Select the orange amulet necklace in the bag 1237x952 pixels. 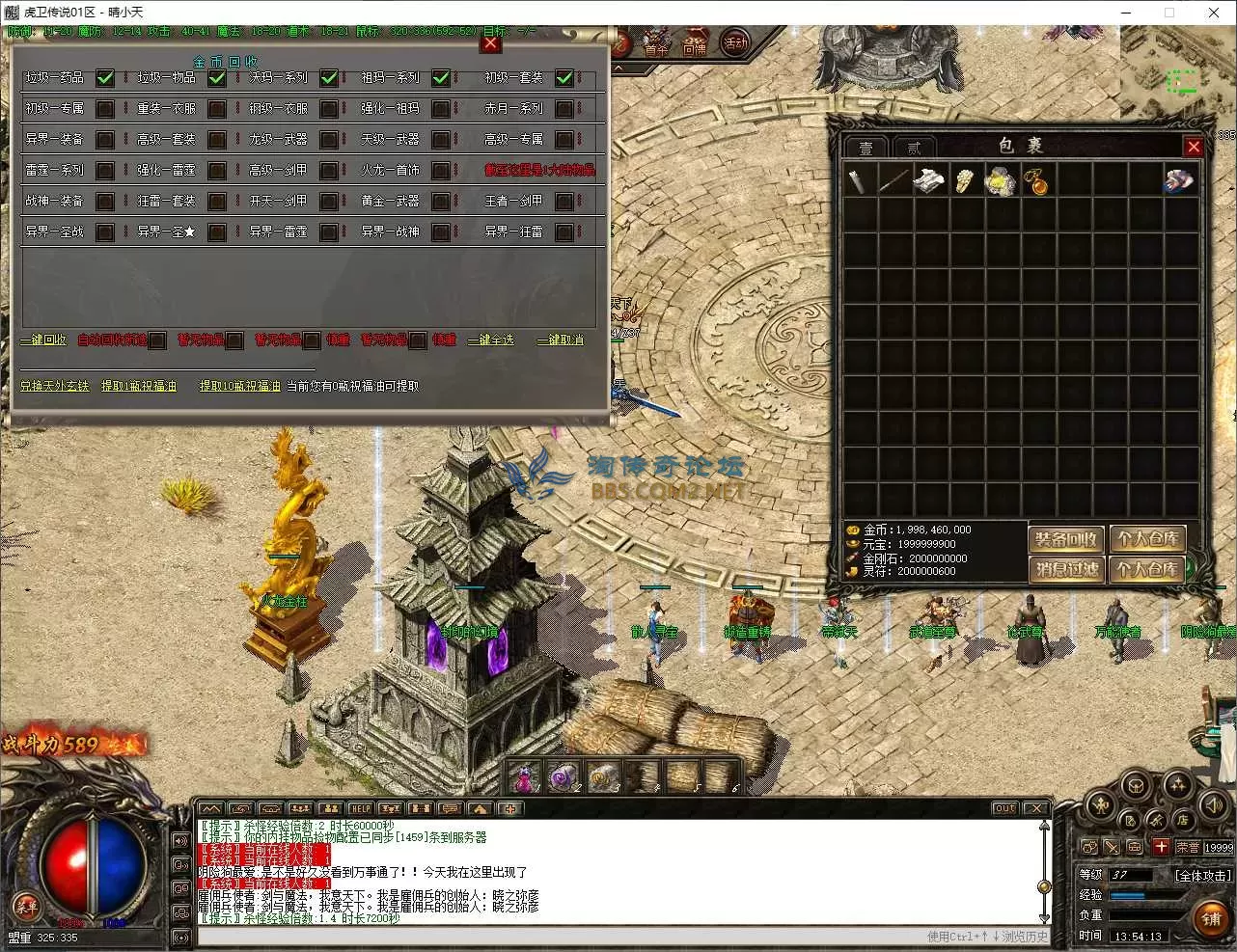[x=1036, y=181]
